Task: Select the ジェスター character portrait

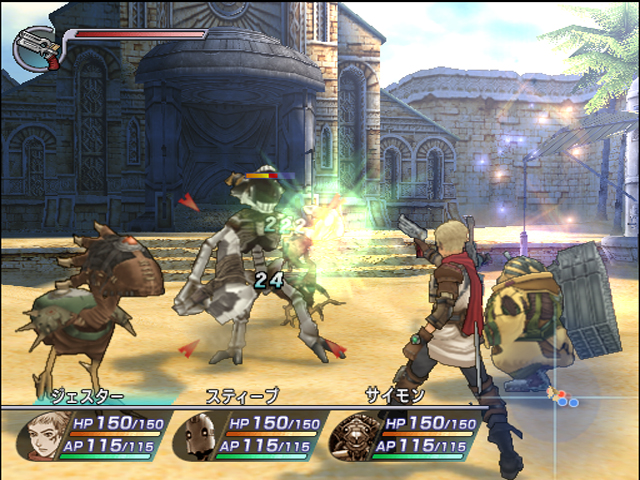Action: point(43,435)
